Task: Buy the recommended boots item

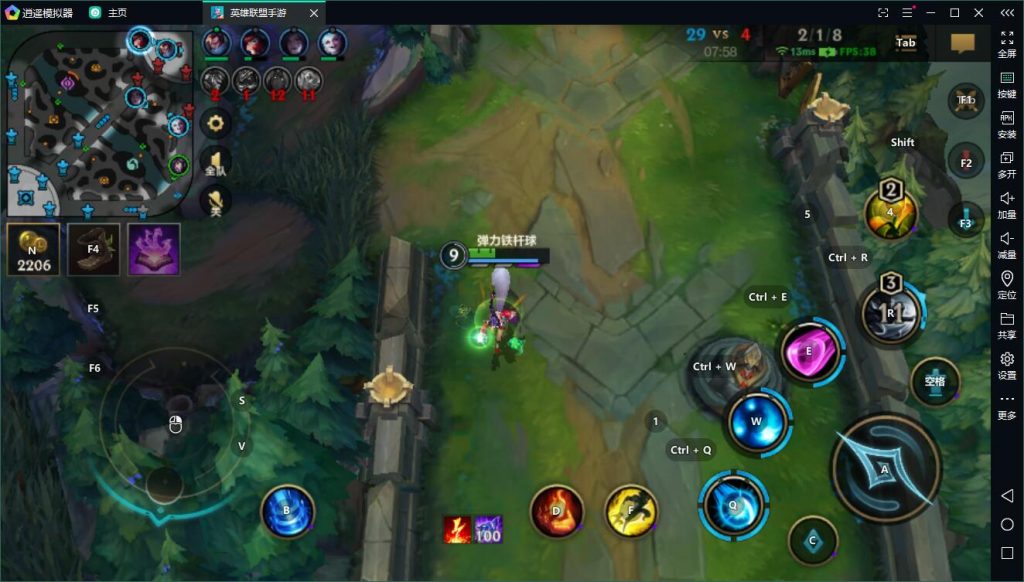Action: click(93, 249)
